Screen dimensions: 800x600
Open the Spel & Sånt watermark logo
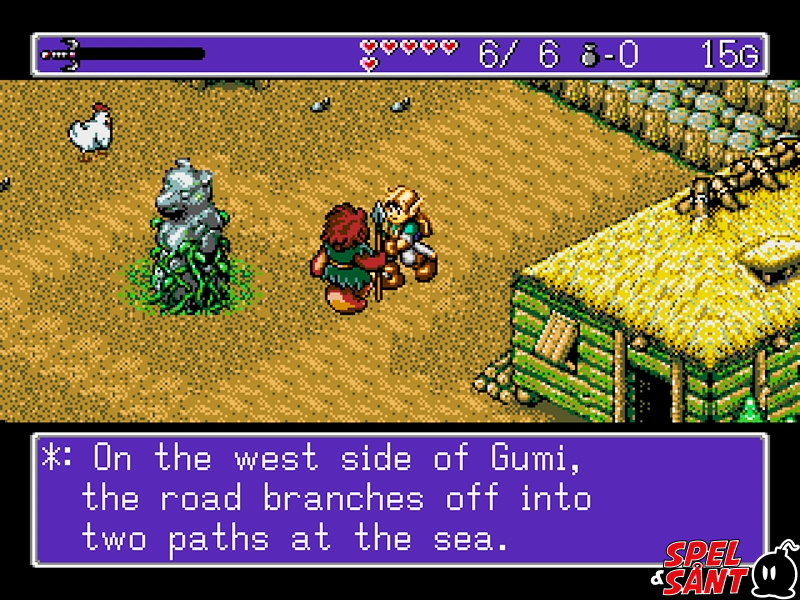(728, 569)
